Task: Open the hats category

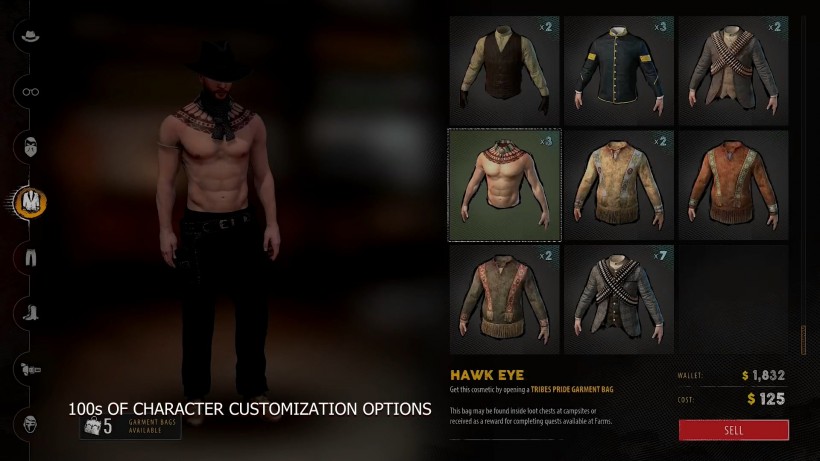Action: click(30, 37)
